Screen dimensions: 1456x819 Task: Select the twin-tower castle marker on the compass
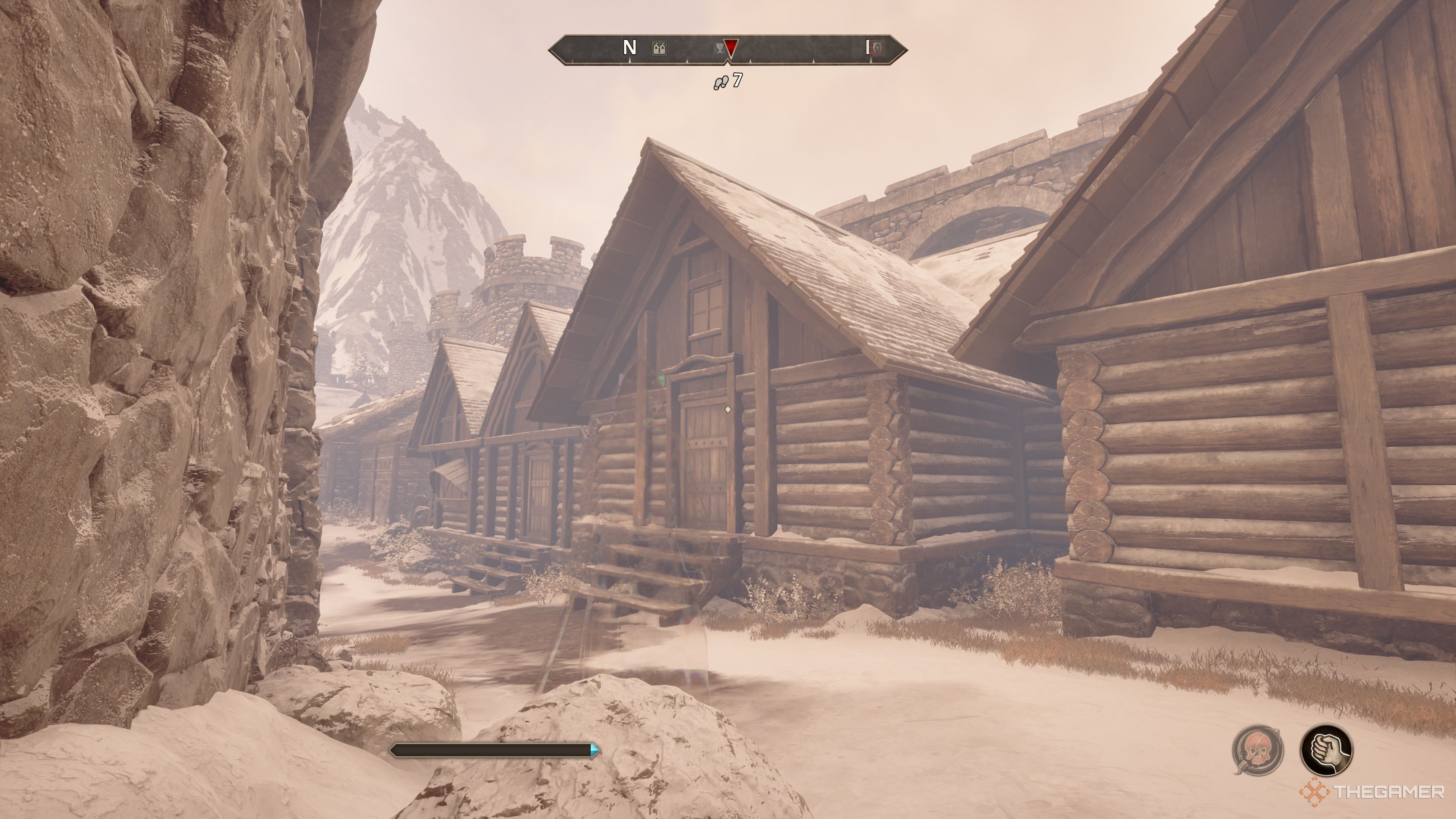tap(659, 48)
